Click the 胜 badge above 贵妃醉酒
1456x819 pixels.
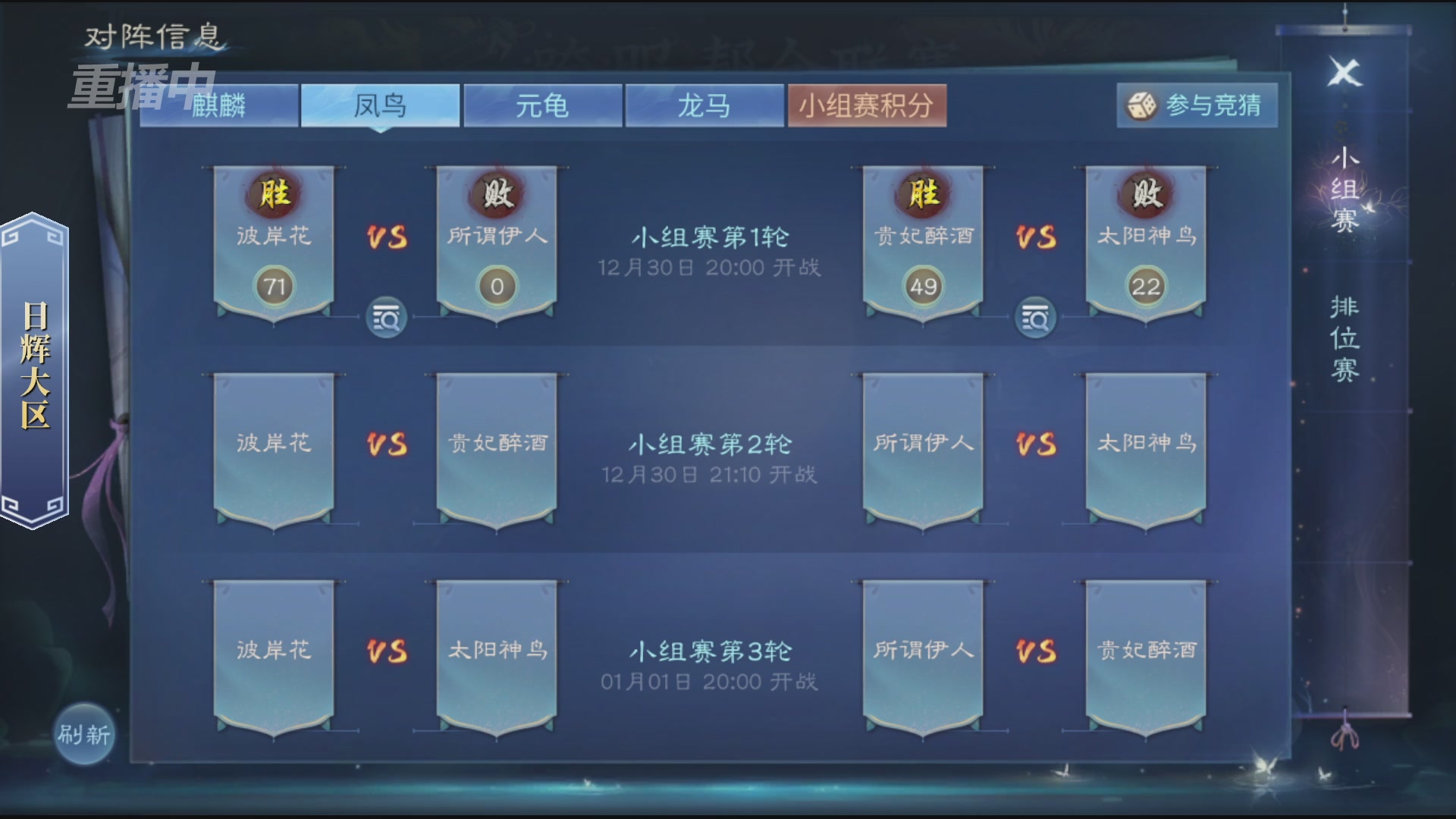click(922, 196)
